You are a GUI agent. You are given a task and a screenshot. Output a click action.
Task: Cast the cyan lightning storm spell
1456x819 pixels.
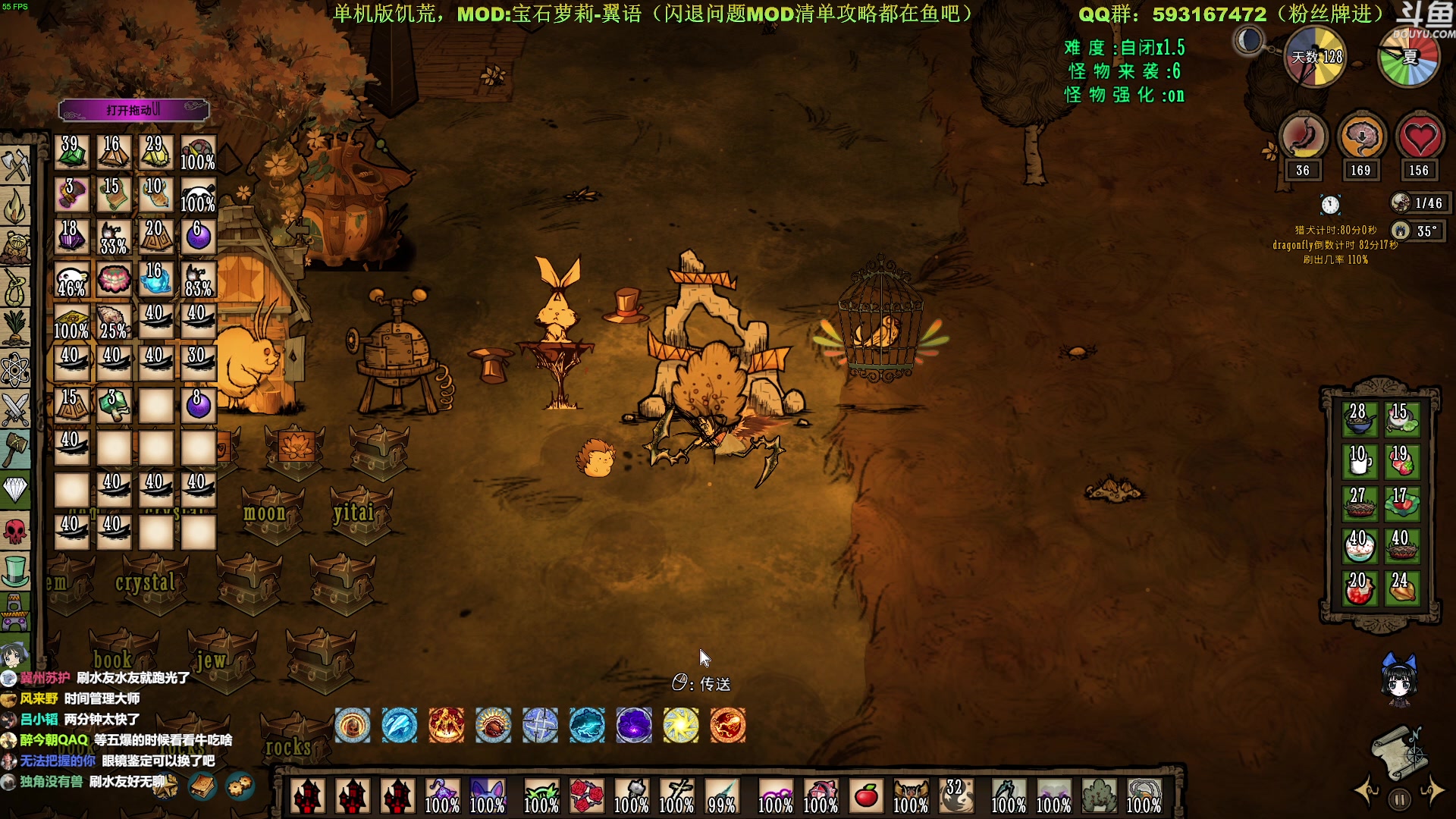click(587, 726)
